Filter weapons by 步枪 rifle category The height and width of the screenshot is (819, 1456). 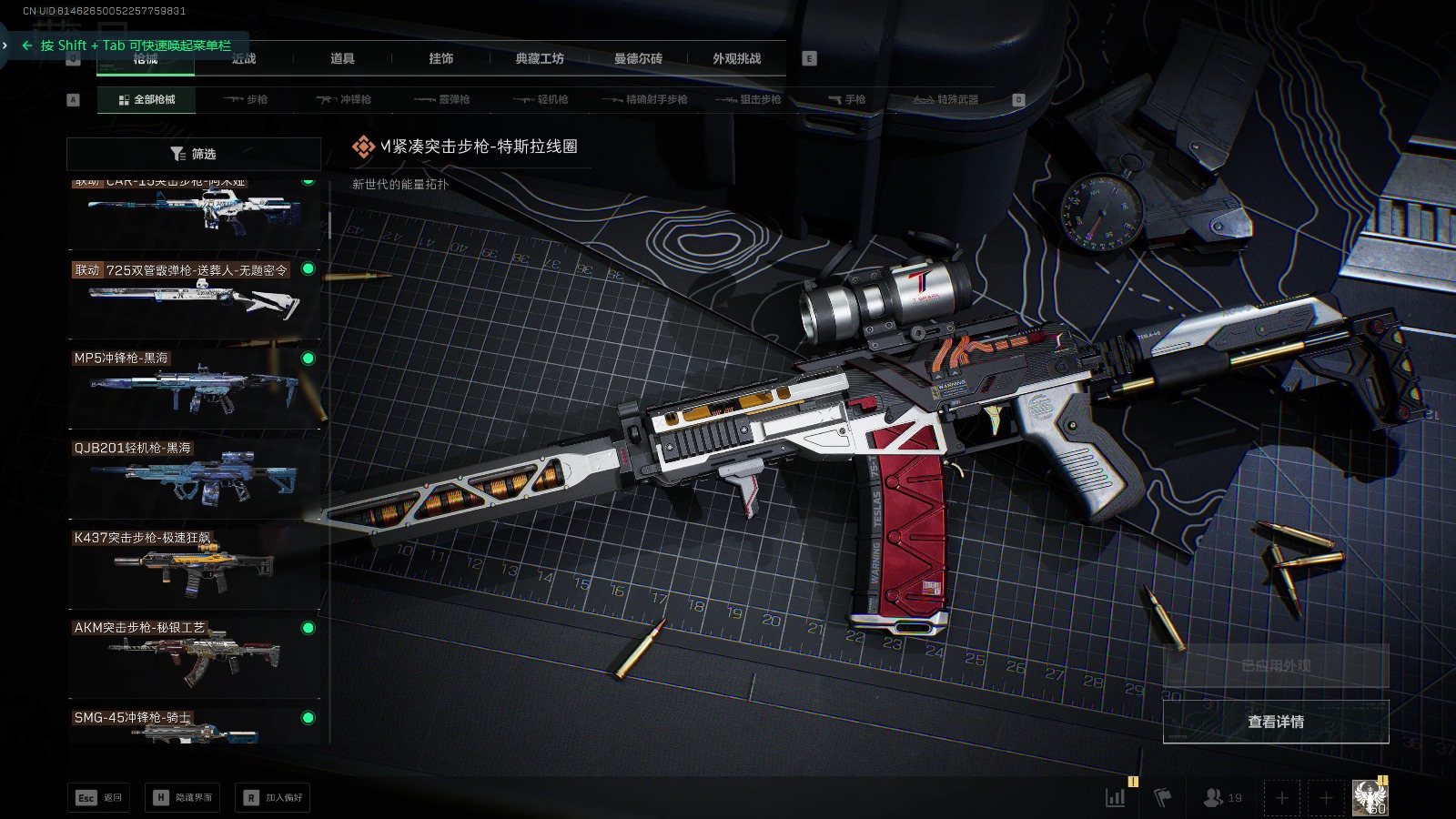click(x=247, y=99)
